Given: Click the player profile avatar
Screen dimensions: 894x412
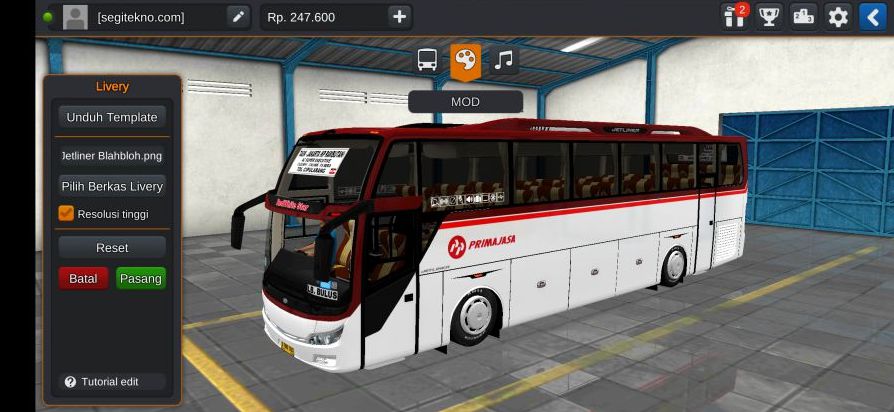Looking at the screenshot, I should point(75,17).
